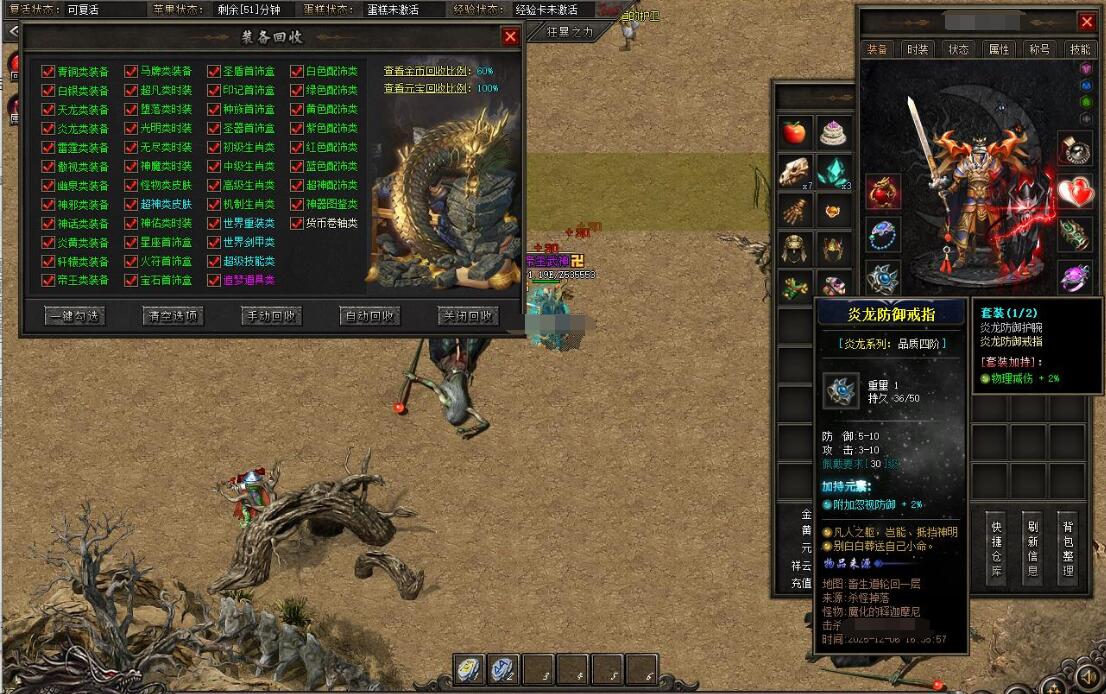Close the 装备回收 recycle window

click(510, 37)
